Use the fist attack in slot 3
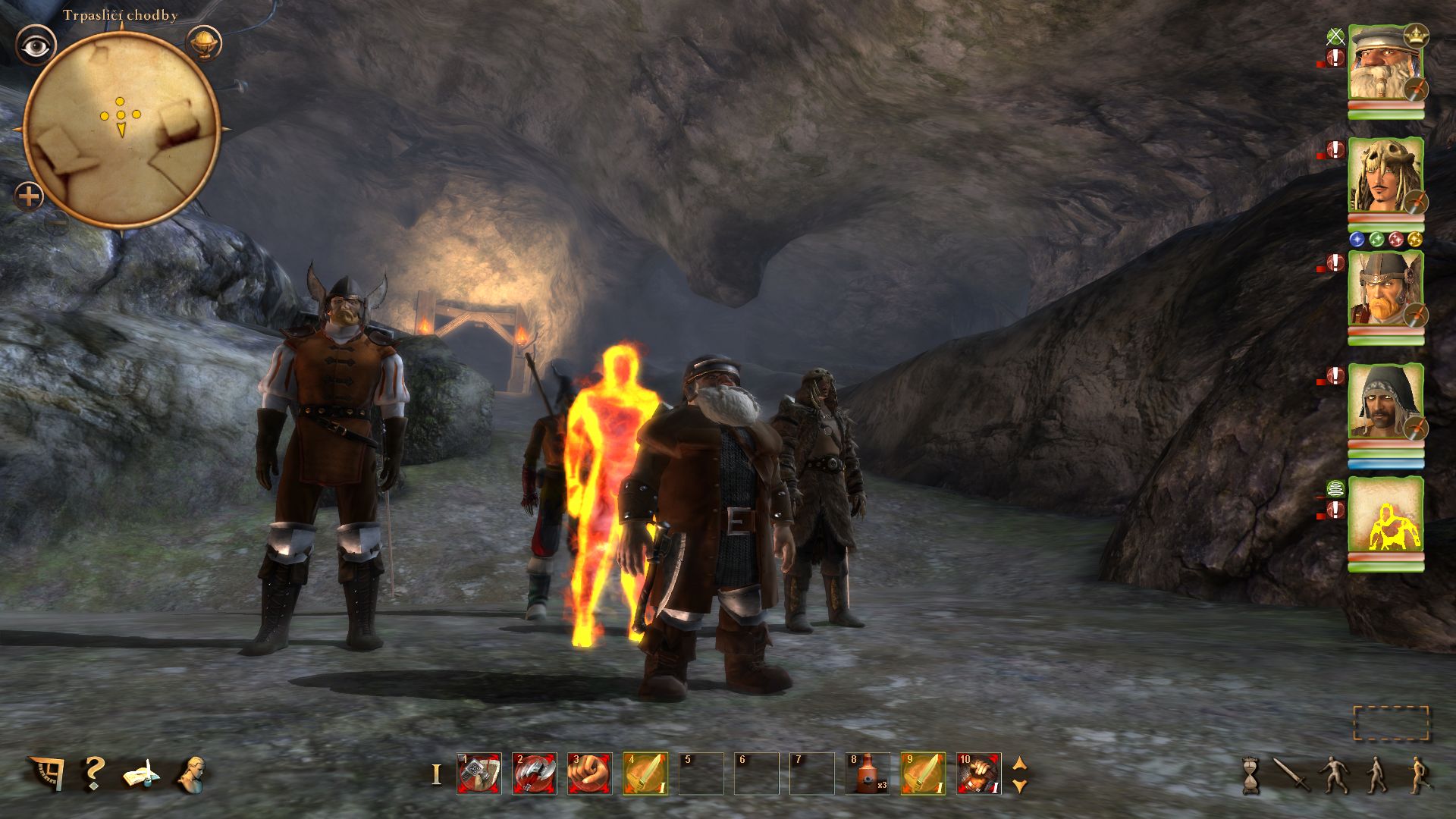 pos(590,773)
